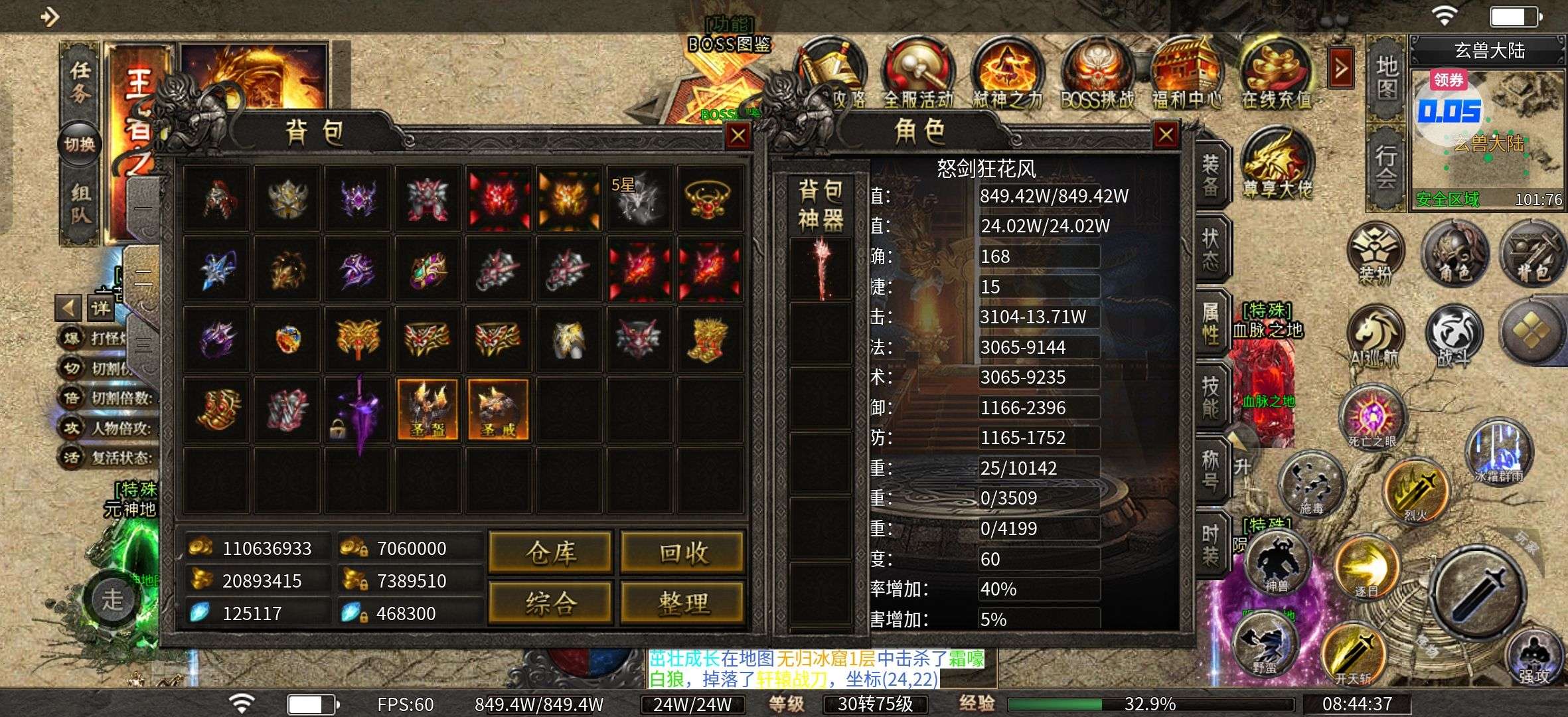Open the 仓库 warehouse button
Viewport: 1568px width, 717px height.
click(x=550, y=552)
